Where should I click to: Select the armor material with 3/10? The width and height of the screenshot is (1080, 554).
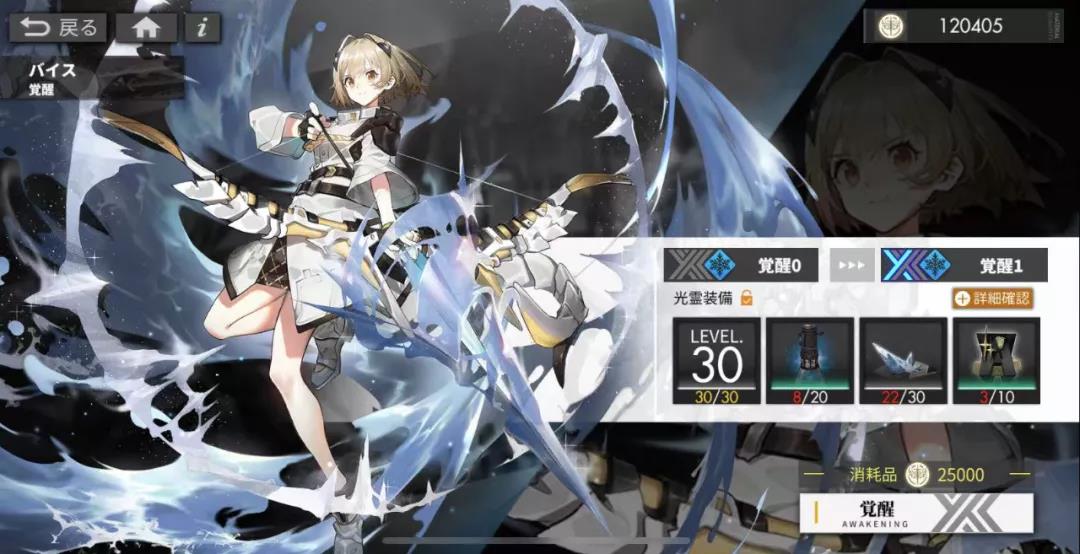996,360
